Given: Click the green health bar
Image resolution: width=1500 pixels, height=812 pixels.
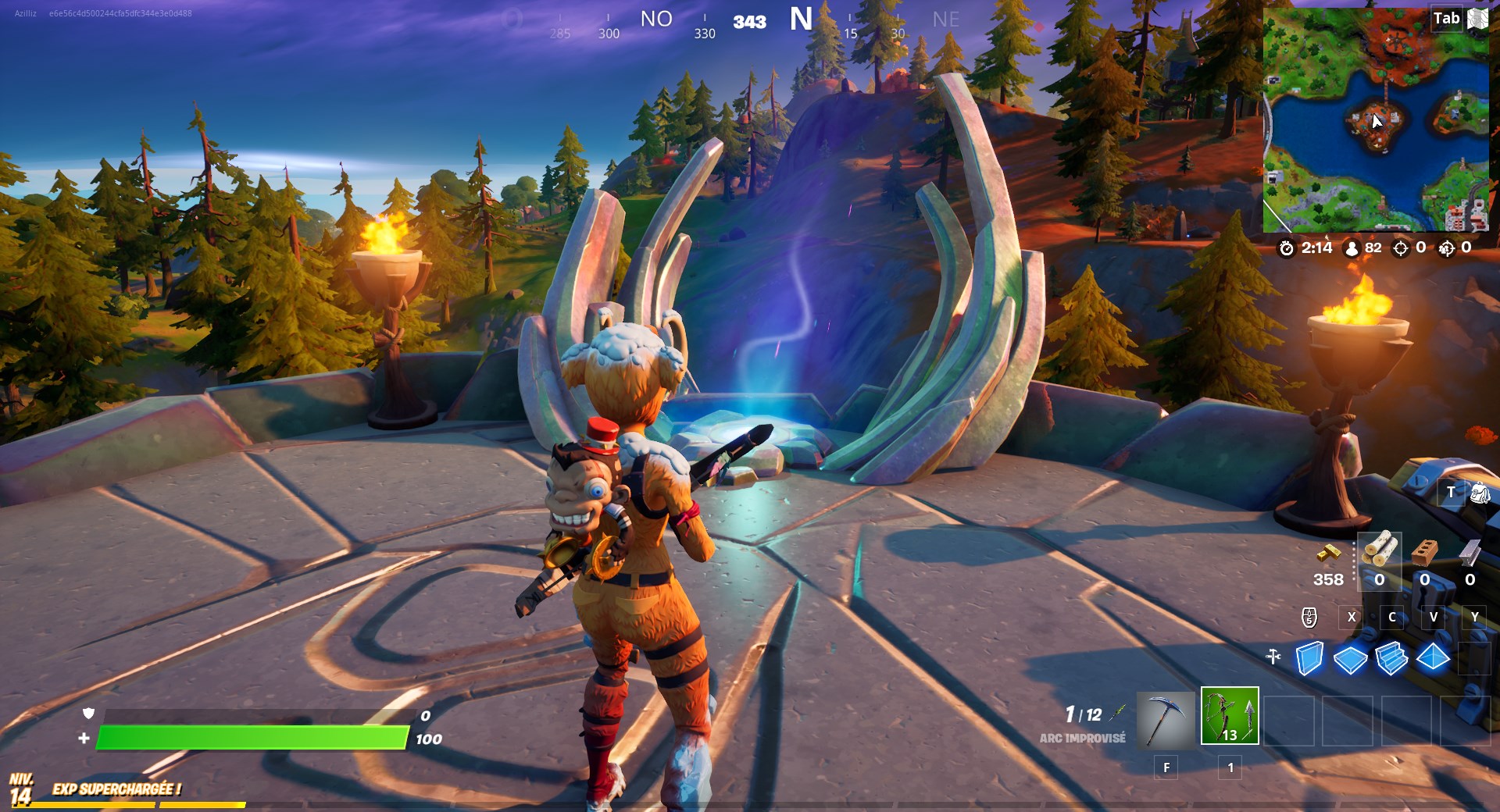Looking at the screenshot, I should [x=250, y=736].
